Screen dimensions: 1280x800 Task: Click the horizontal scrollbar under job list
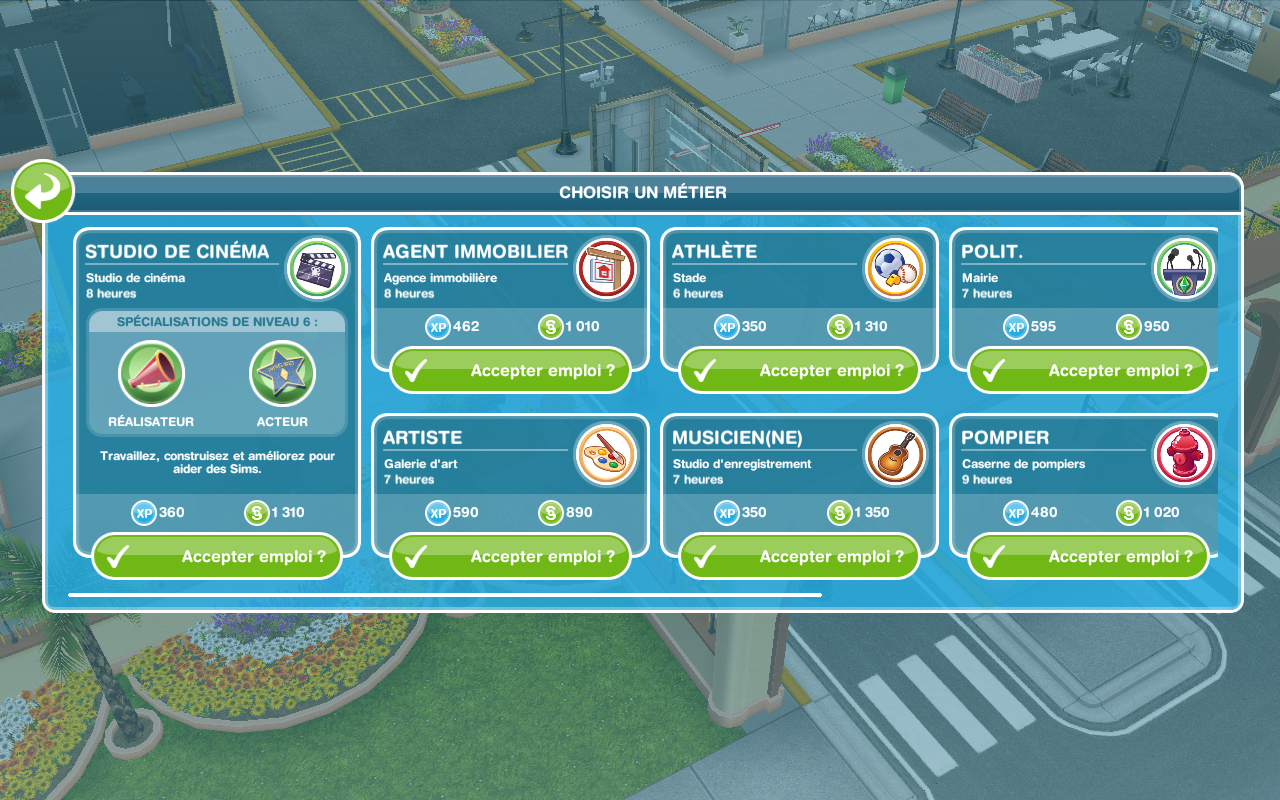click(445, 595)
